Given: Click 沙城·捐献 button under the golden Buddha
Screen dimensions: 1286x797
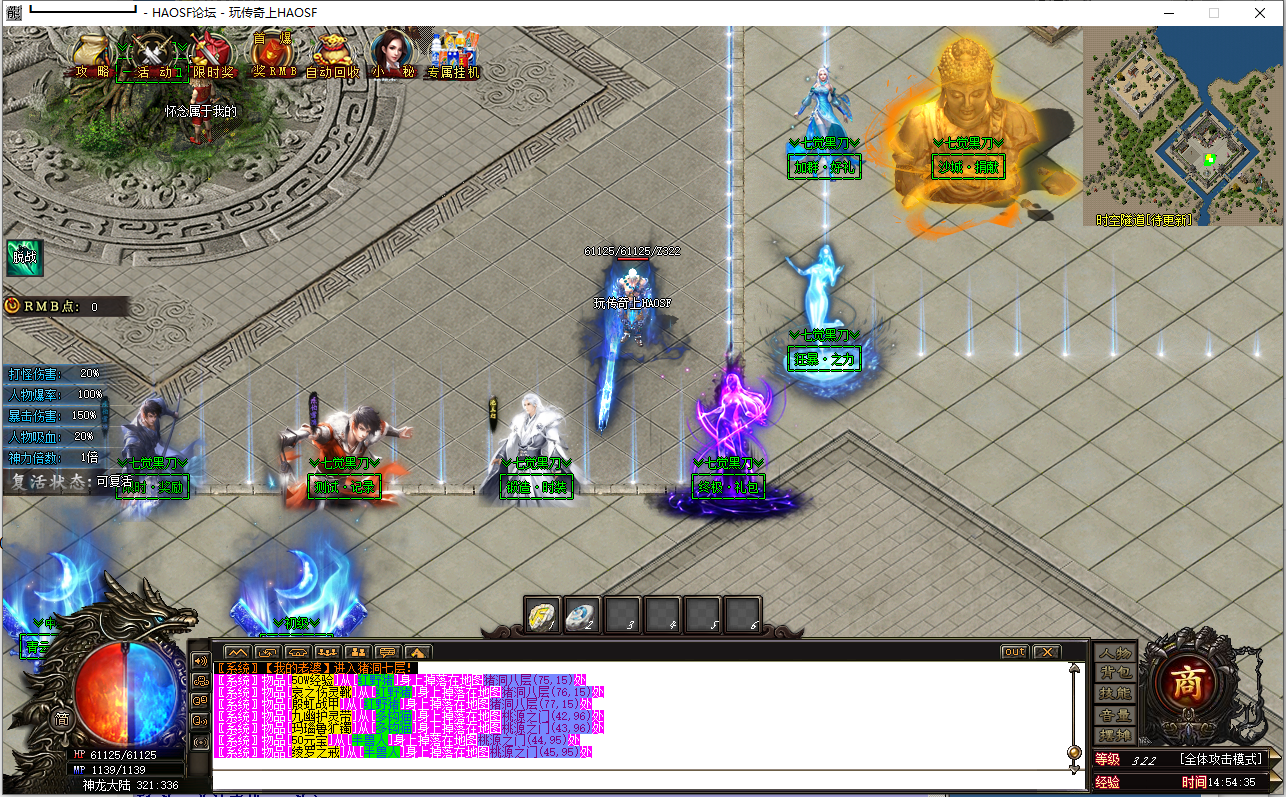Looking at the screenshot, I should [967, 168].
